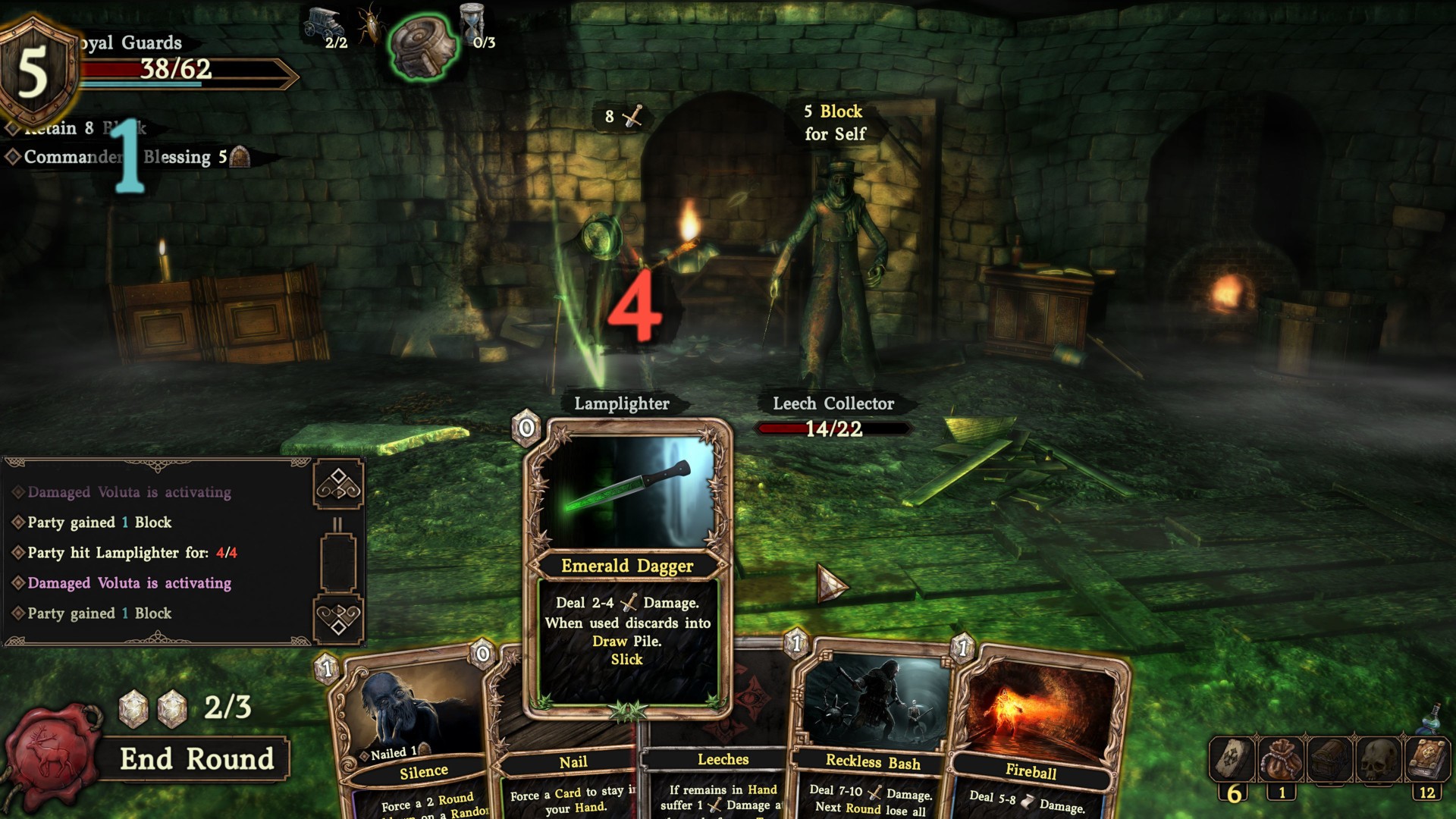
Task: Select the Leeches card
Action: click(x=723, y=760)
